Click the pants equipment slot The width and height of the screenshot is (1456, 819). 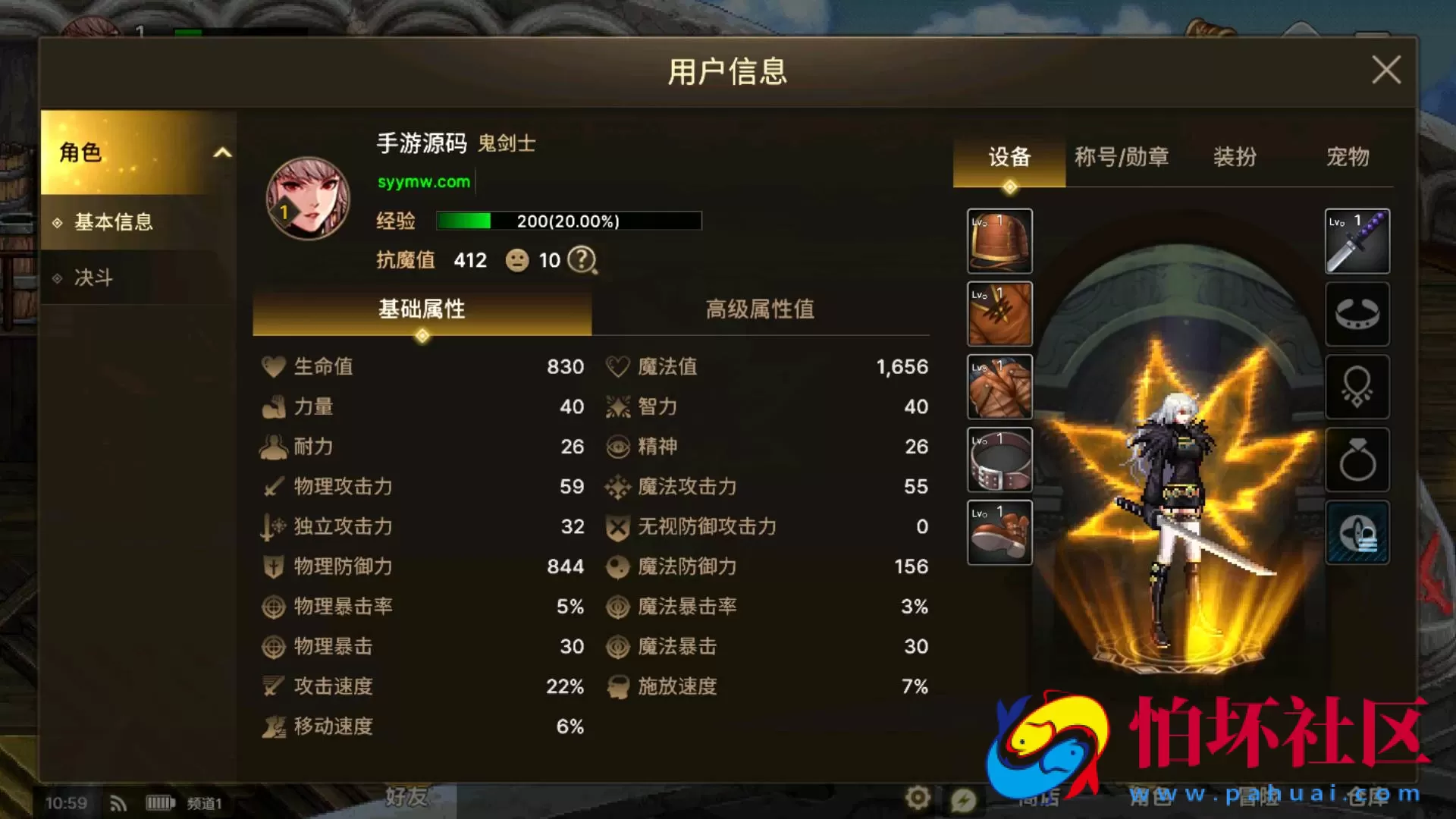click(999, 385)
